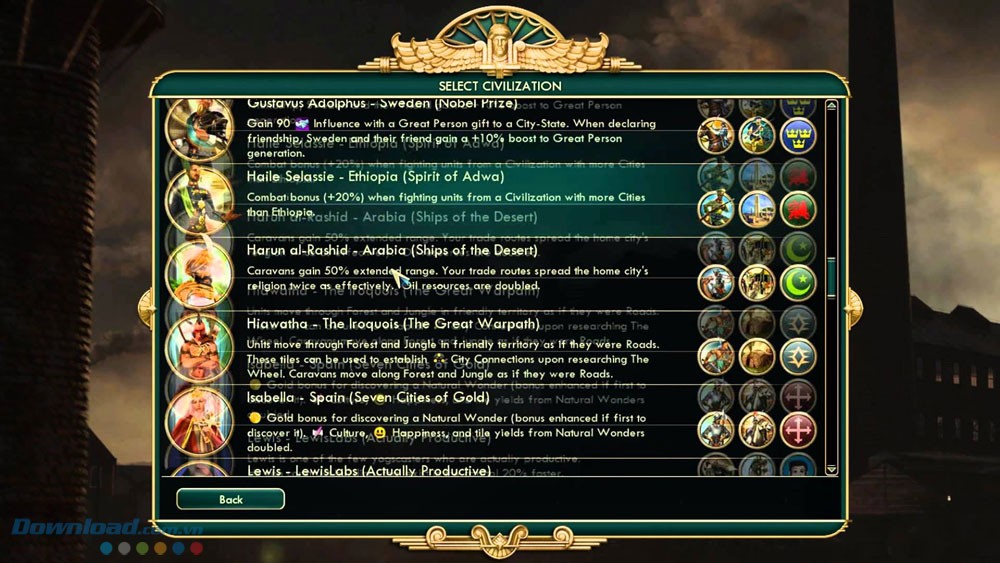The image size is (1000, 563).
Task: Click Arabia's green crescent emblem icon
Action: point(798,283)
